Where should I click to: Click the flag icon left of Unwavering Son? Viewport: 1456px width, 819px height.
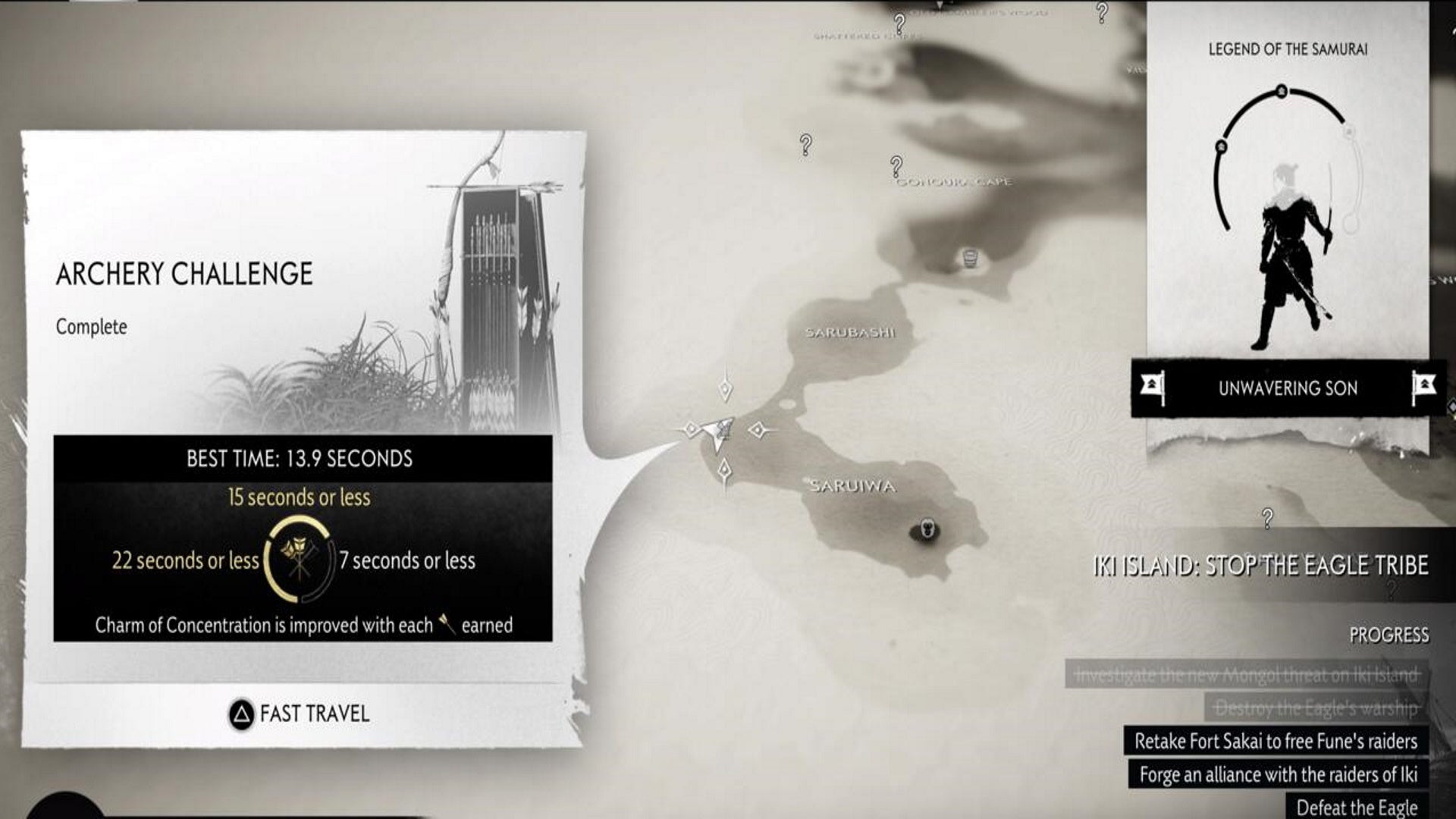(x=1153, y=388)
